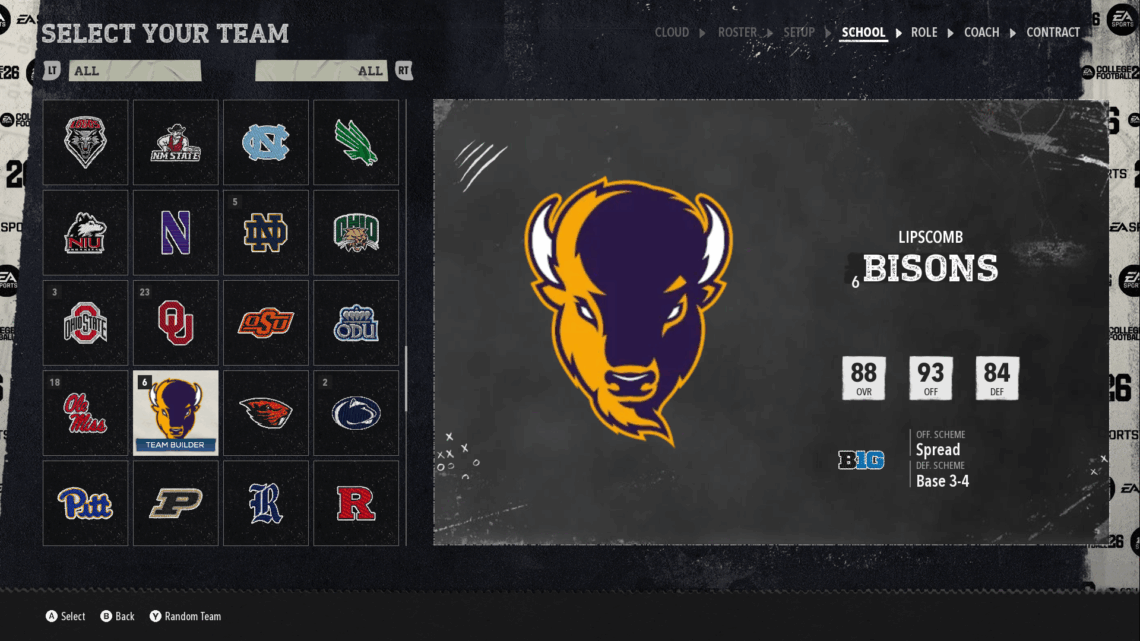
Task: Choose the Ohio Bobcats team tile
Action: click(x=356, y=232)
